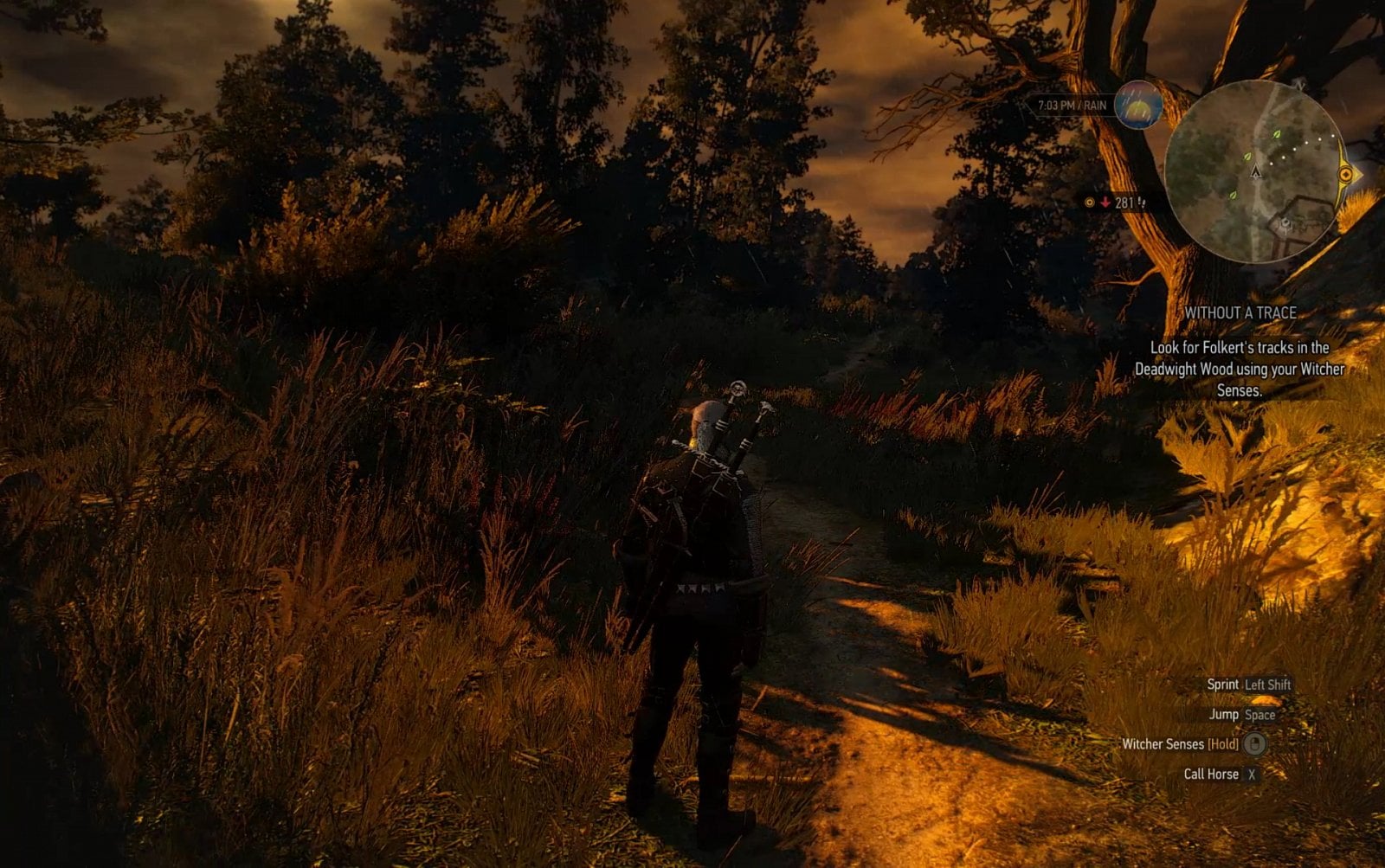Click the player arrow in the minimap center
This screenshot has width=1385, height=868.
pyautogui.click(x=1256, y=173)
